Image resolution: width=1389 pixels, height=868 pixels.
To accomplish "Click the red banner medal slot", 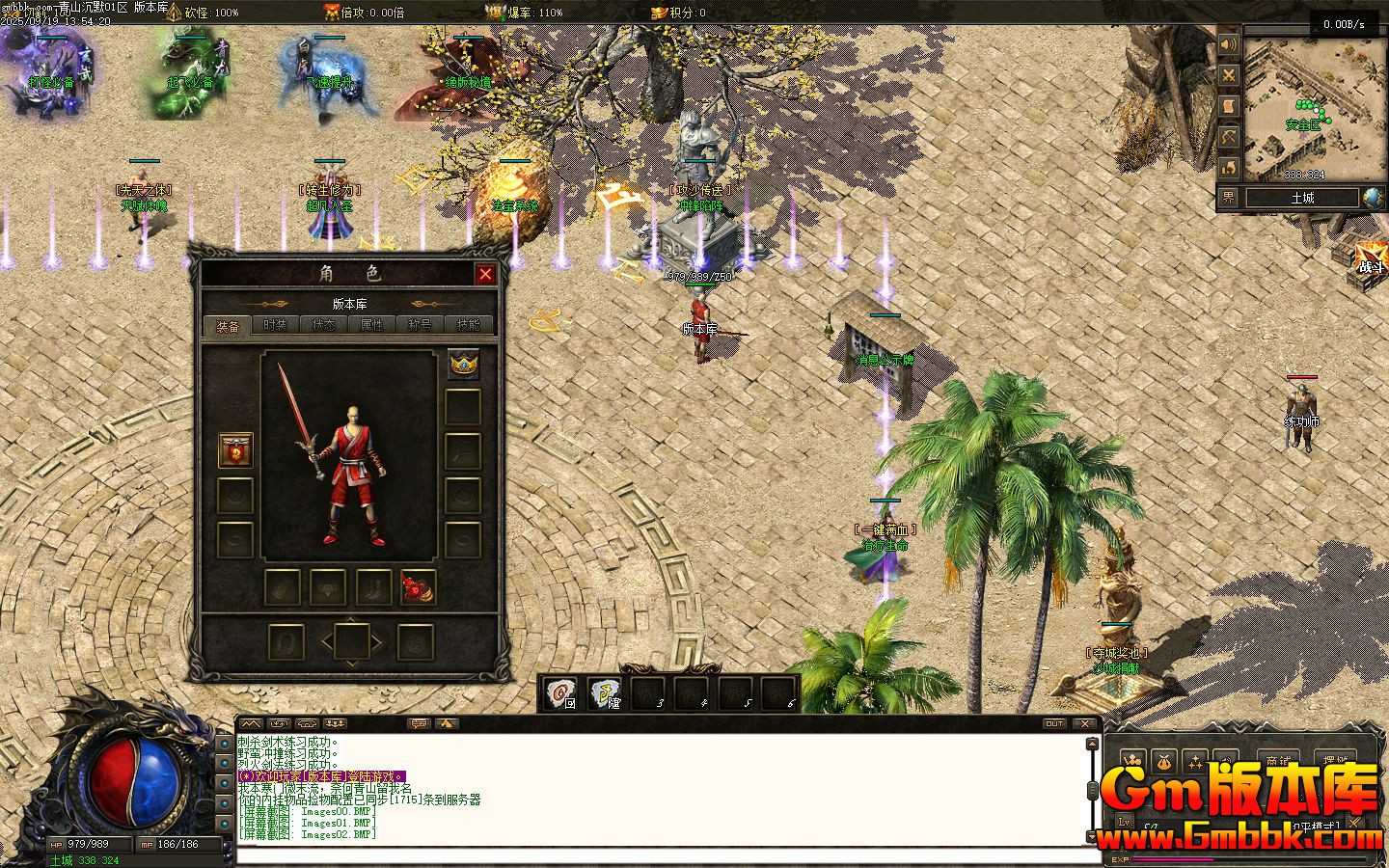I will pos(235,450).
